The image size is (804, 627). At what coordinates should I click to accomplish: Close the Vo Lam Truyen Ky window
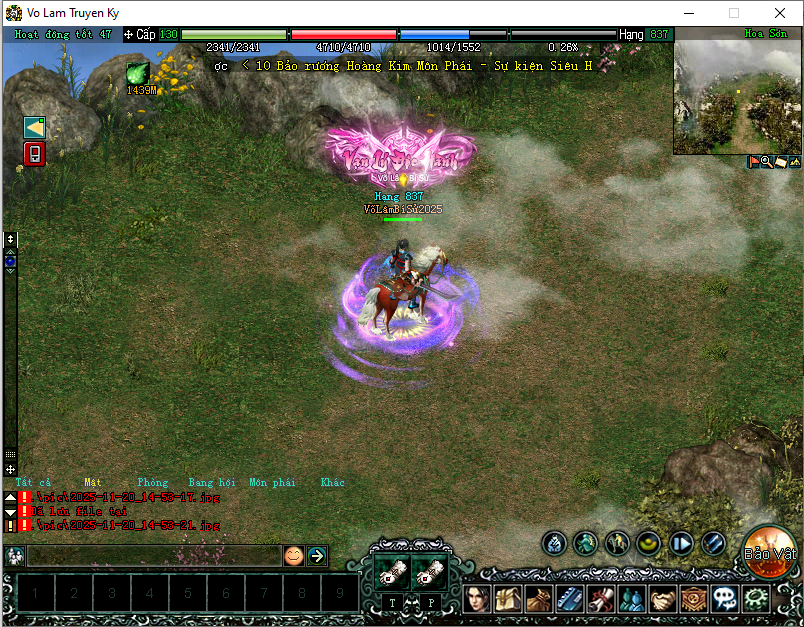[x=780, y=13]
